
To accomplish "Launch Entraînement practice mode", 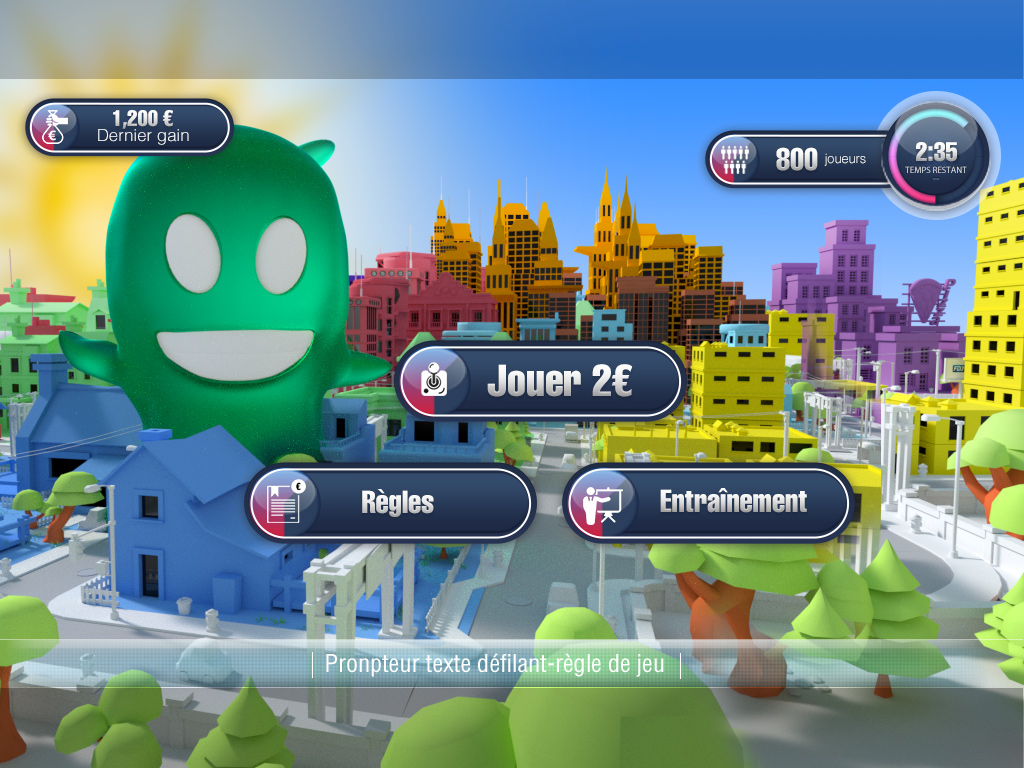I will point(708,502).
